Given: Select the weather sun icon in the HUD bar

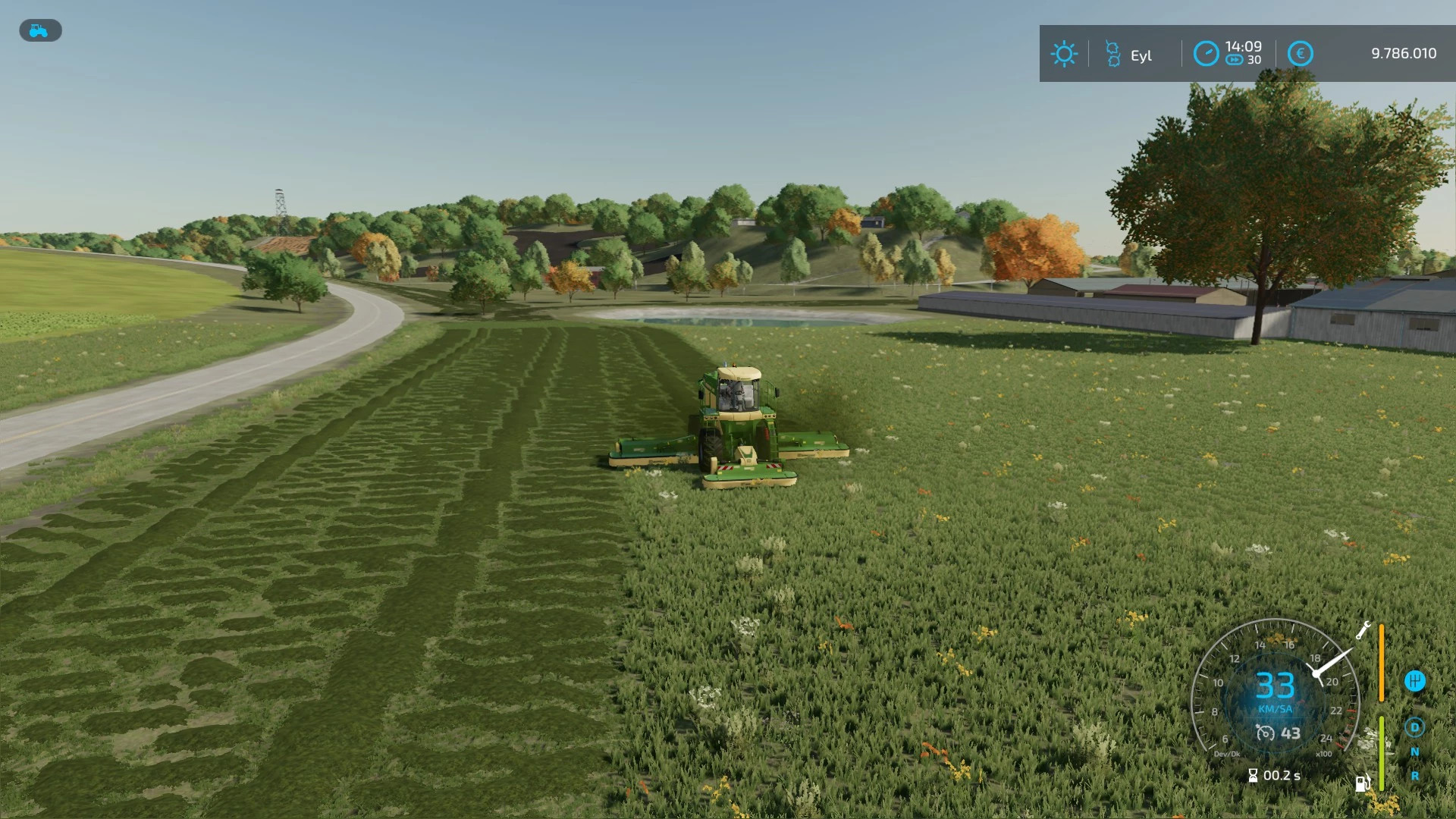Looking at the screenshot, I should [1065, 53].
